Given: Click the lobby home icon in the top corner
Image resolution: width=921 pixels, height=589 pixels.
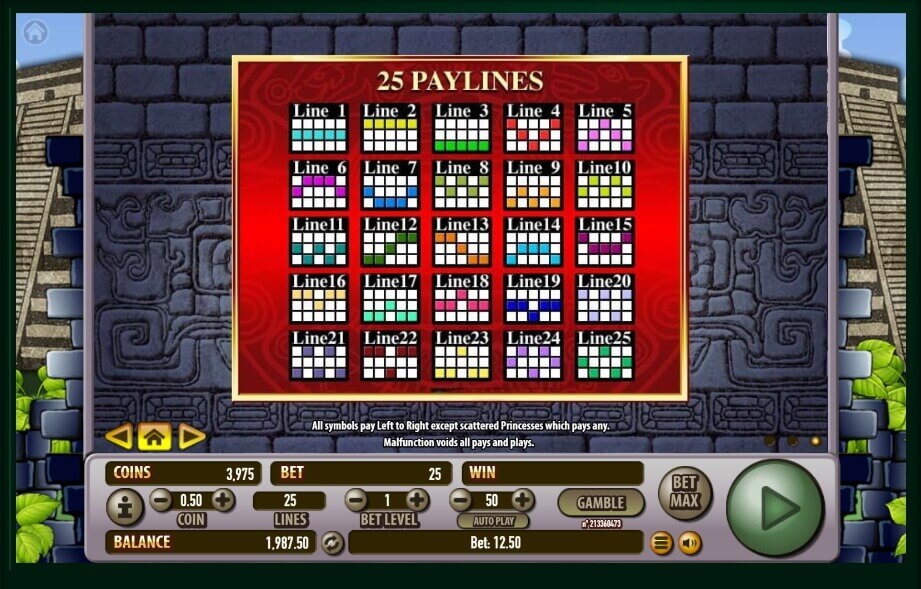Looking at the screenshot, I should pyautogui.click(x=36, y=32).
